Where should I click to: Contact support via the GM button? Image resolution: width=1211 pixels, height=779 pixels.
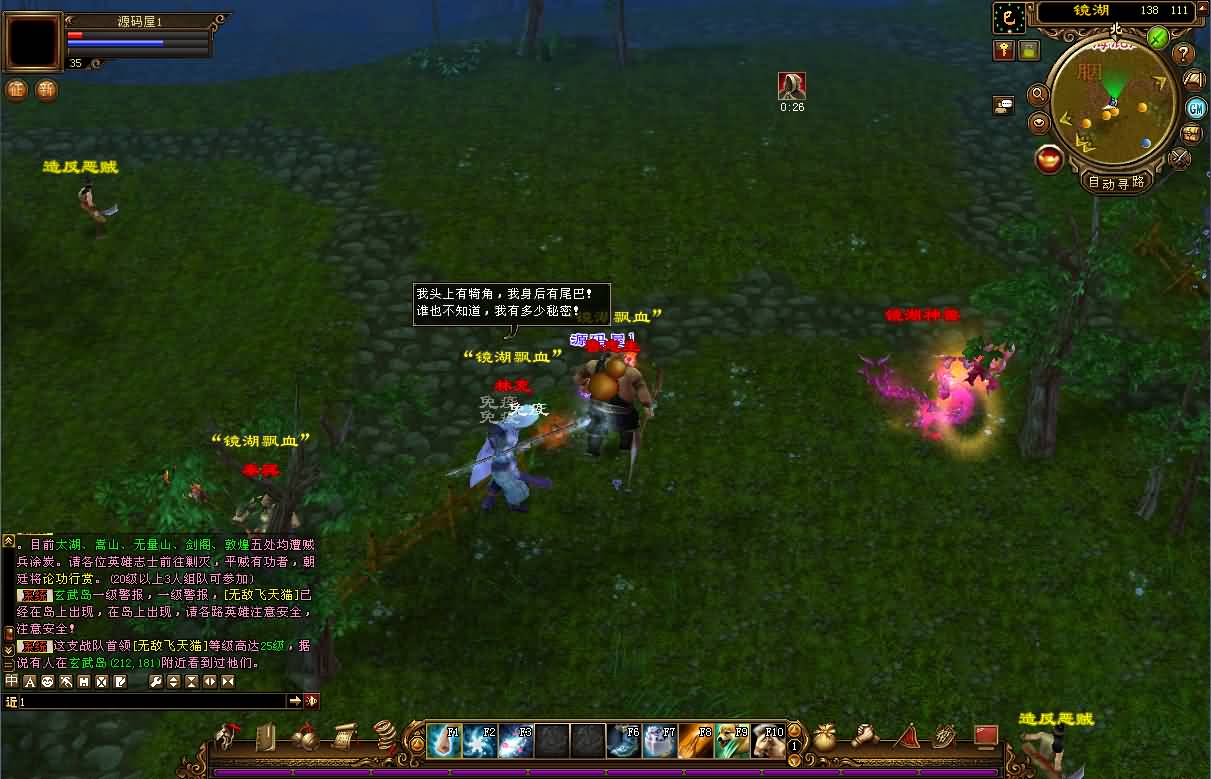(1195, 108)
